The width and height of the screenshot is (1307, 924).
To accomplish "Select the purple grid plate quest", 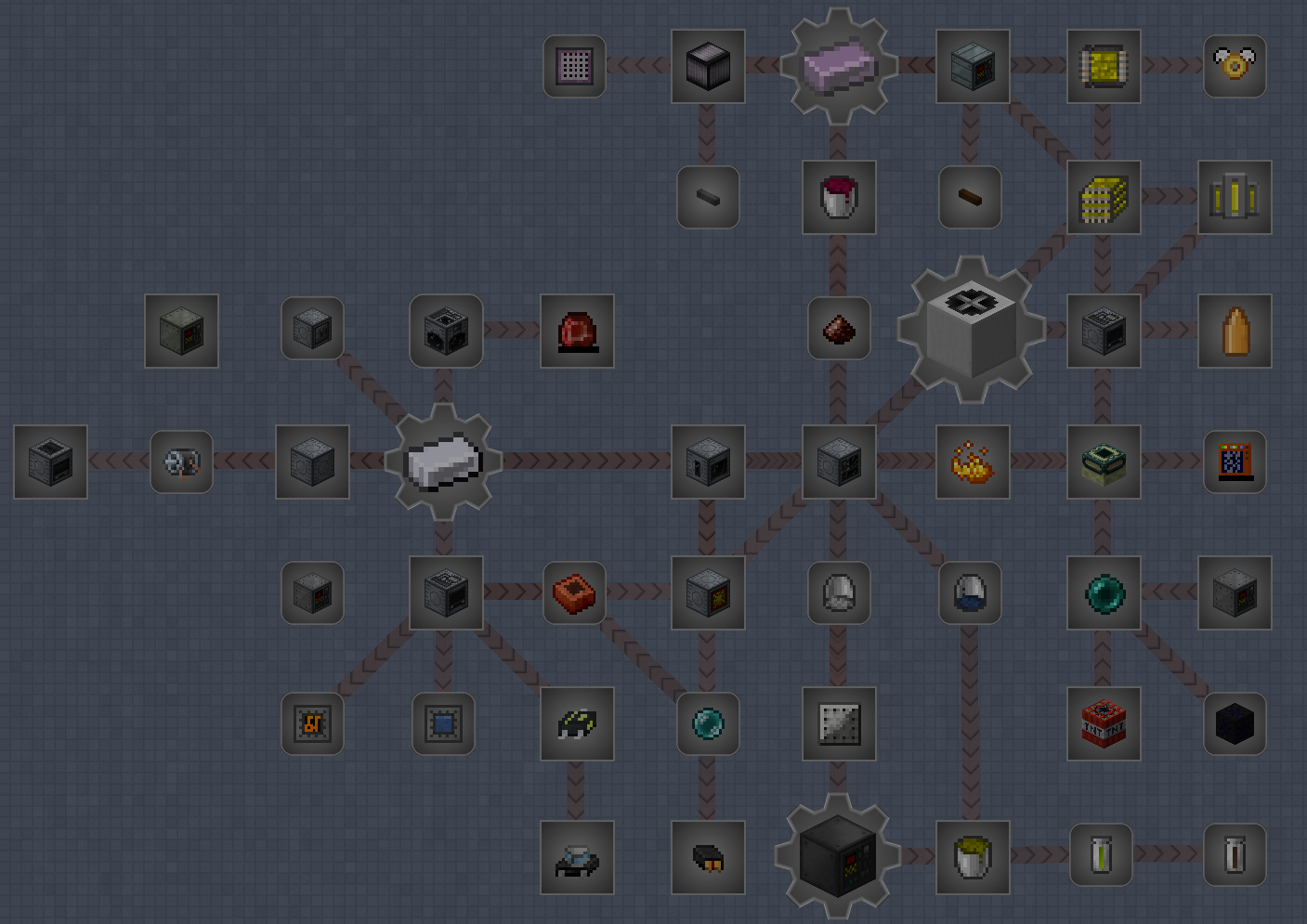I will (574, 66).
